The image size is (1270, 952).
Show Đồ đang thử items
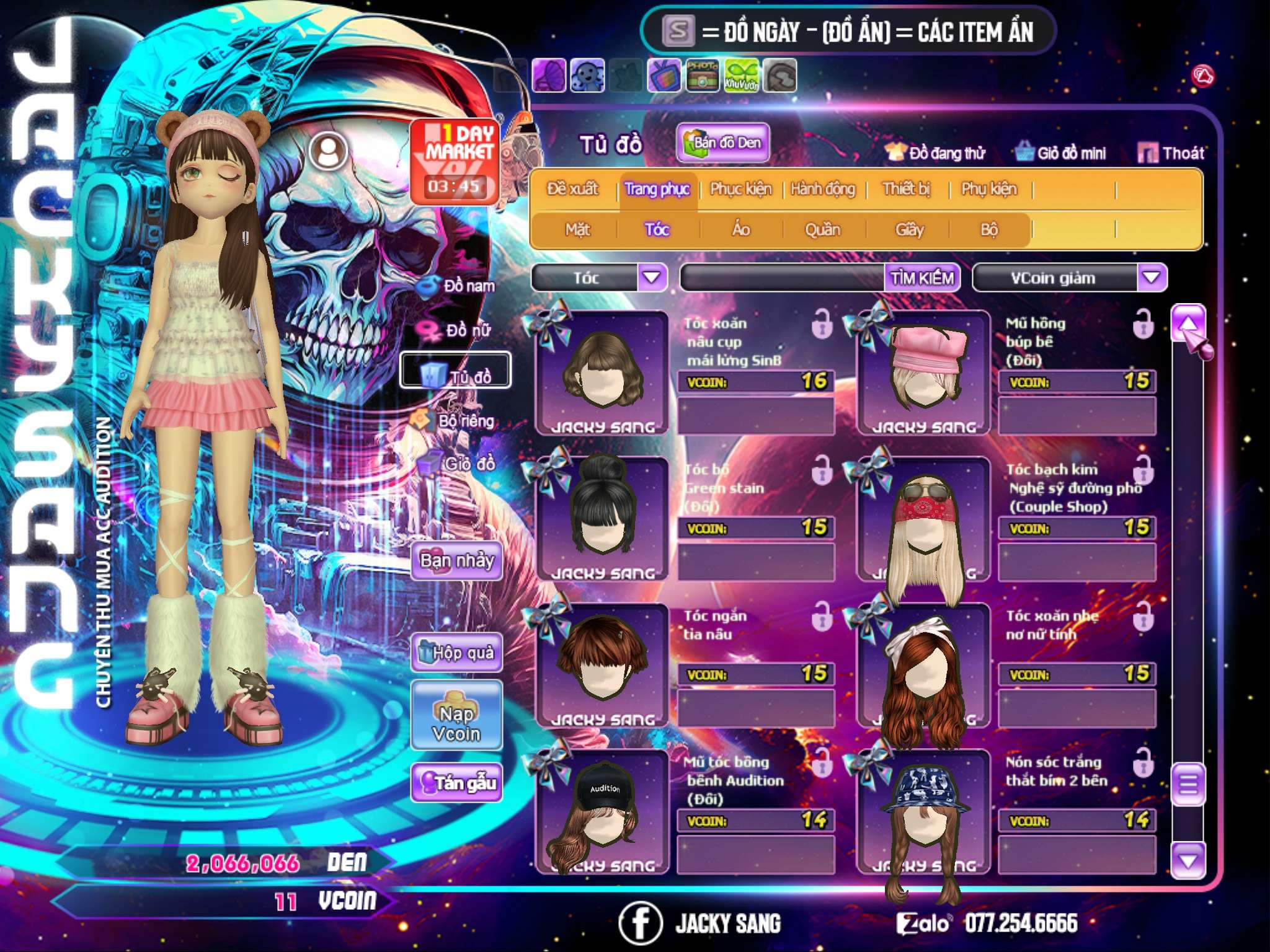(x=936, y=153)
